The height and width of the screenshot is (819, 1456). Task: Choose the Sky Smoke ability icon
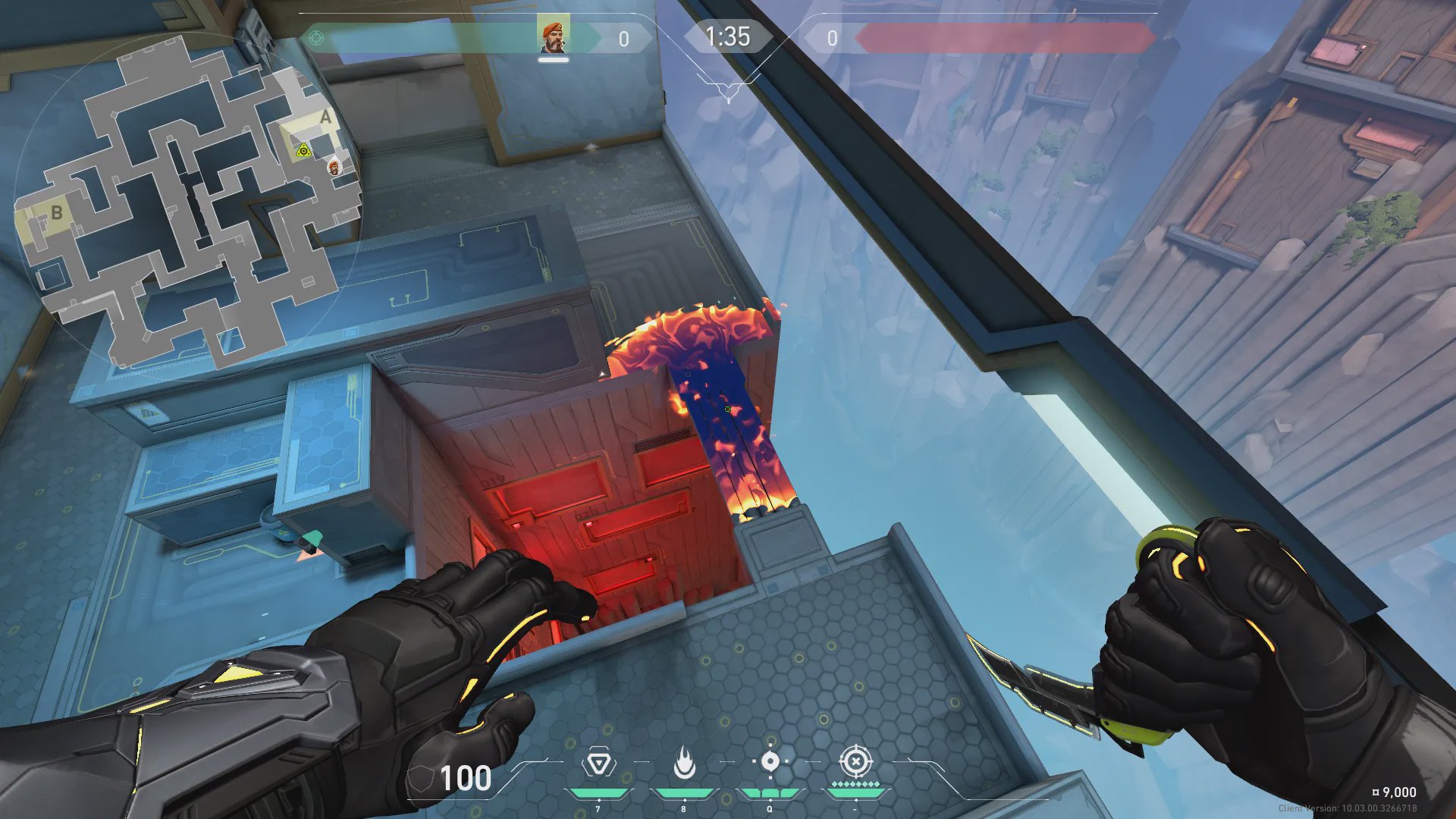770,762
